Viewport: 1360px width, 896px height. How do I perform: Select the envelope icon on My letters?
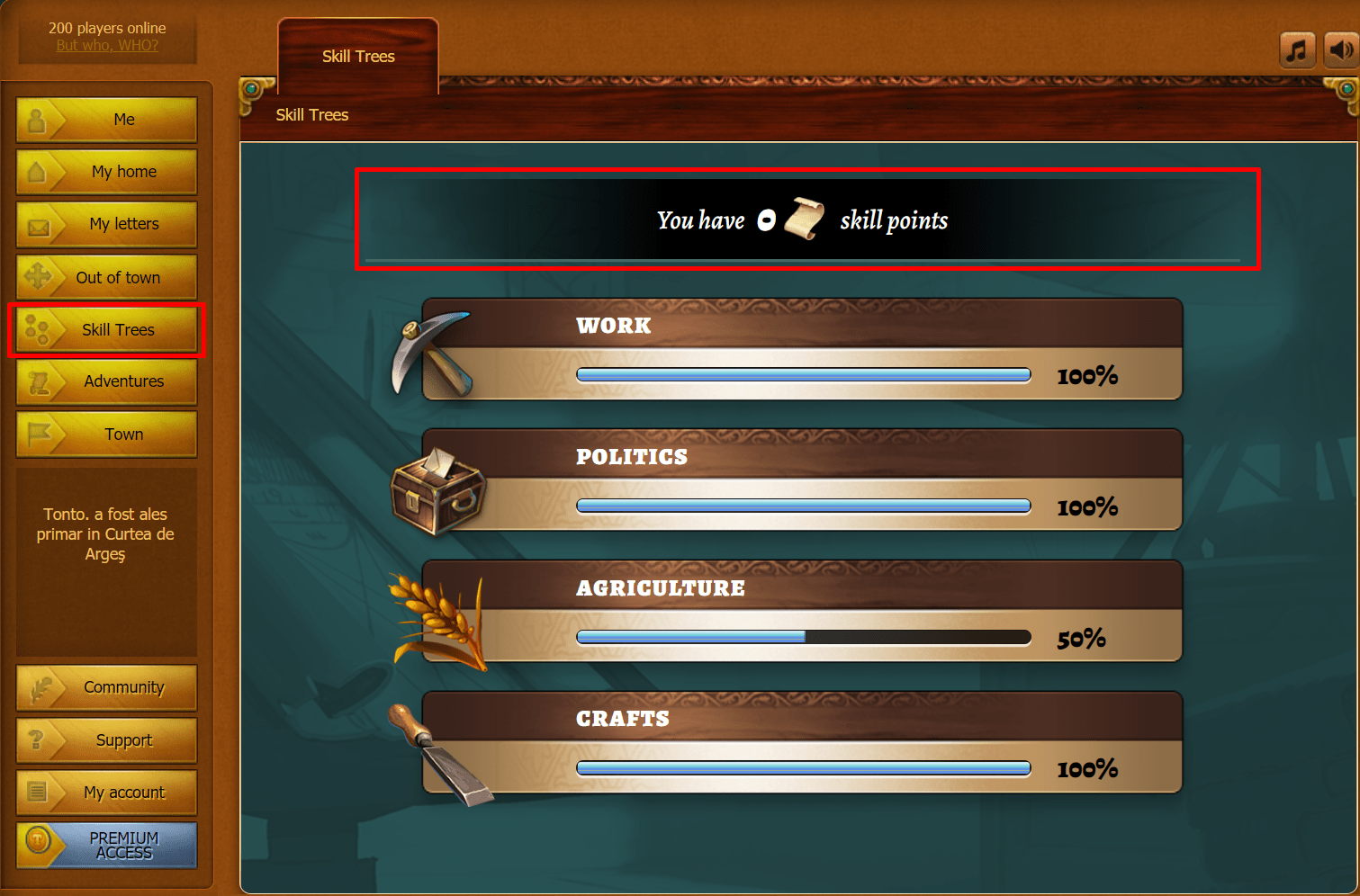click(x=37, y=223)
